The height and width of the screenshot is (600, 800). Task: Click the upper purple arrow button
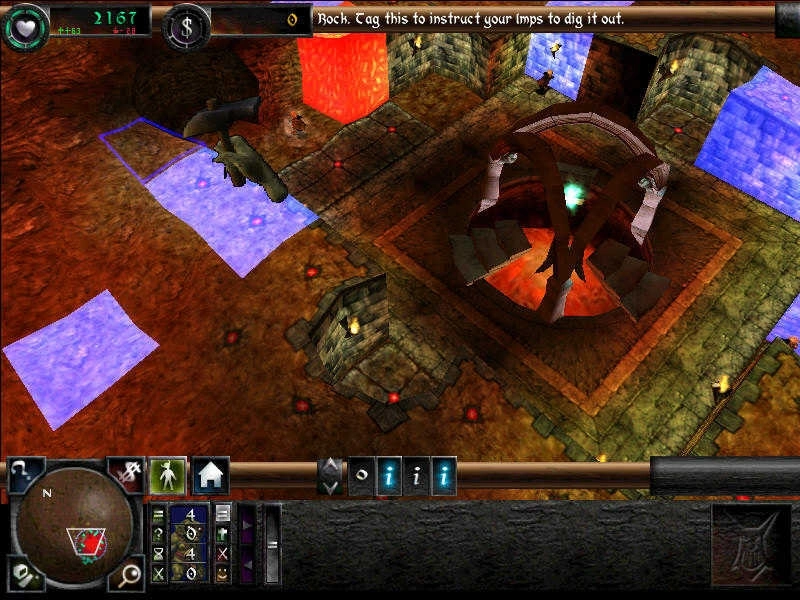coord(247,523)
